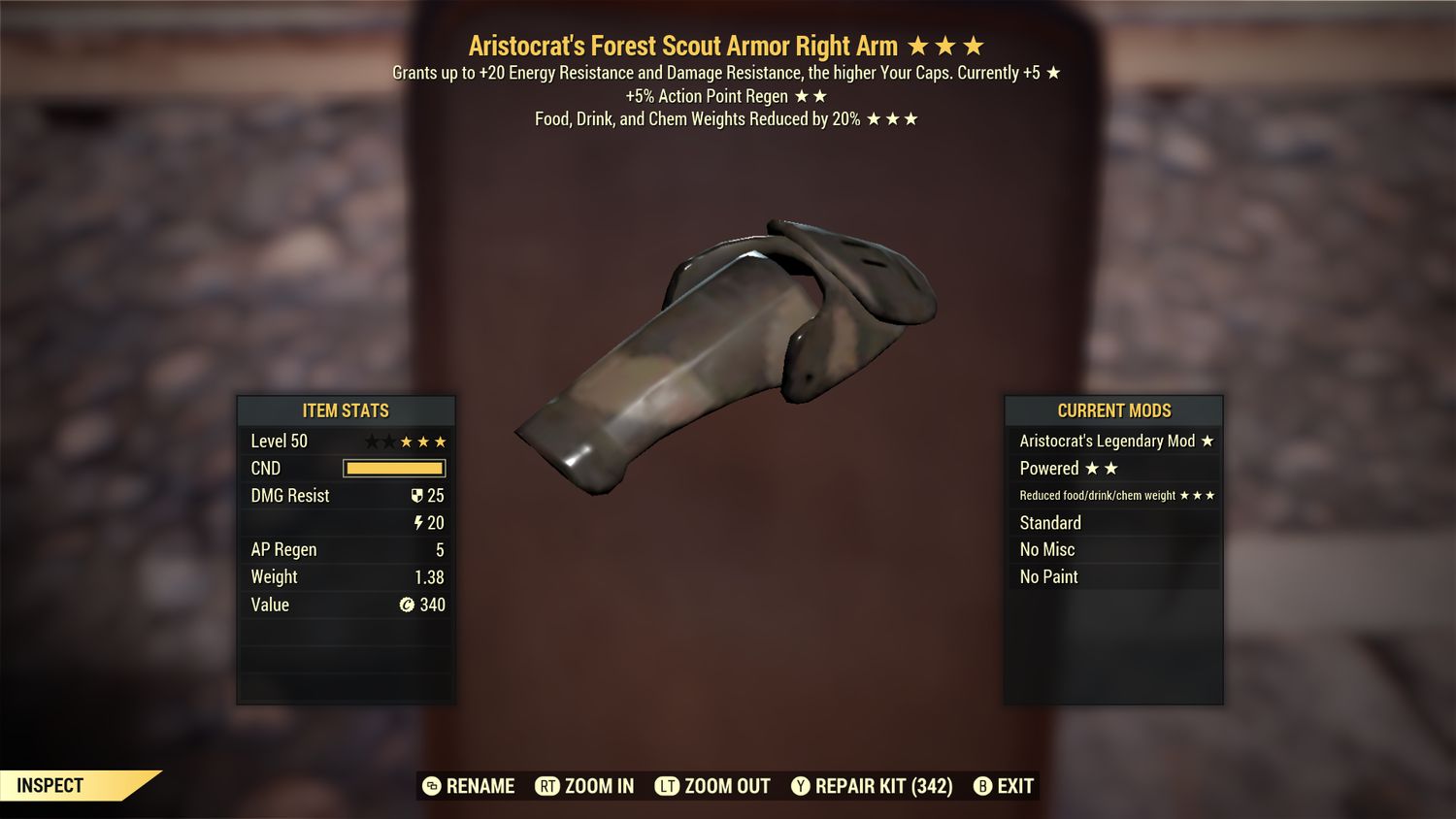Click EXIT to leave the inspect view
Screen dimensions: 1456x819
click(1015, 786)
